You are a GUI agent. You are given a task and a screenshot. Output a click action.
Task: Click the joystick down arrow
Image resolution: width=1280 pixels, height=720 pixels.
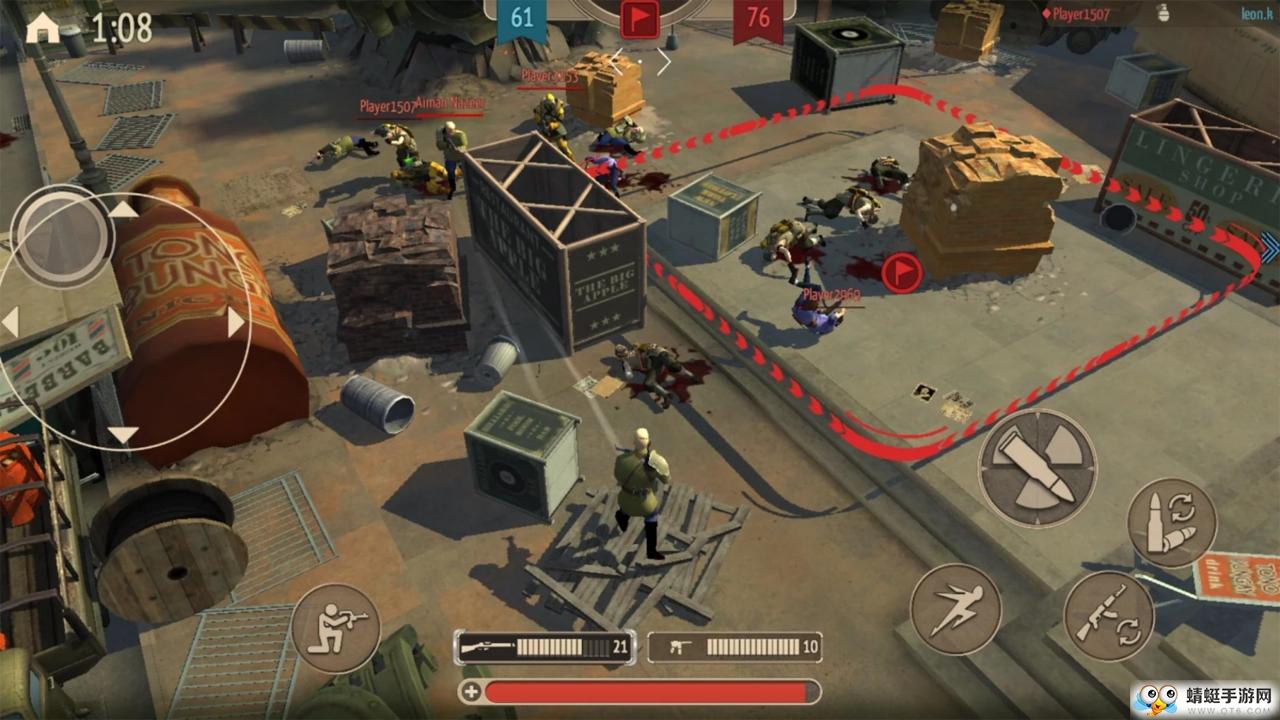point(123,435)
